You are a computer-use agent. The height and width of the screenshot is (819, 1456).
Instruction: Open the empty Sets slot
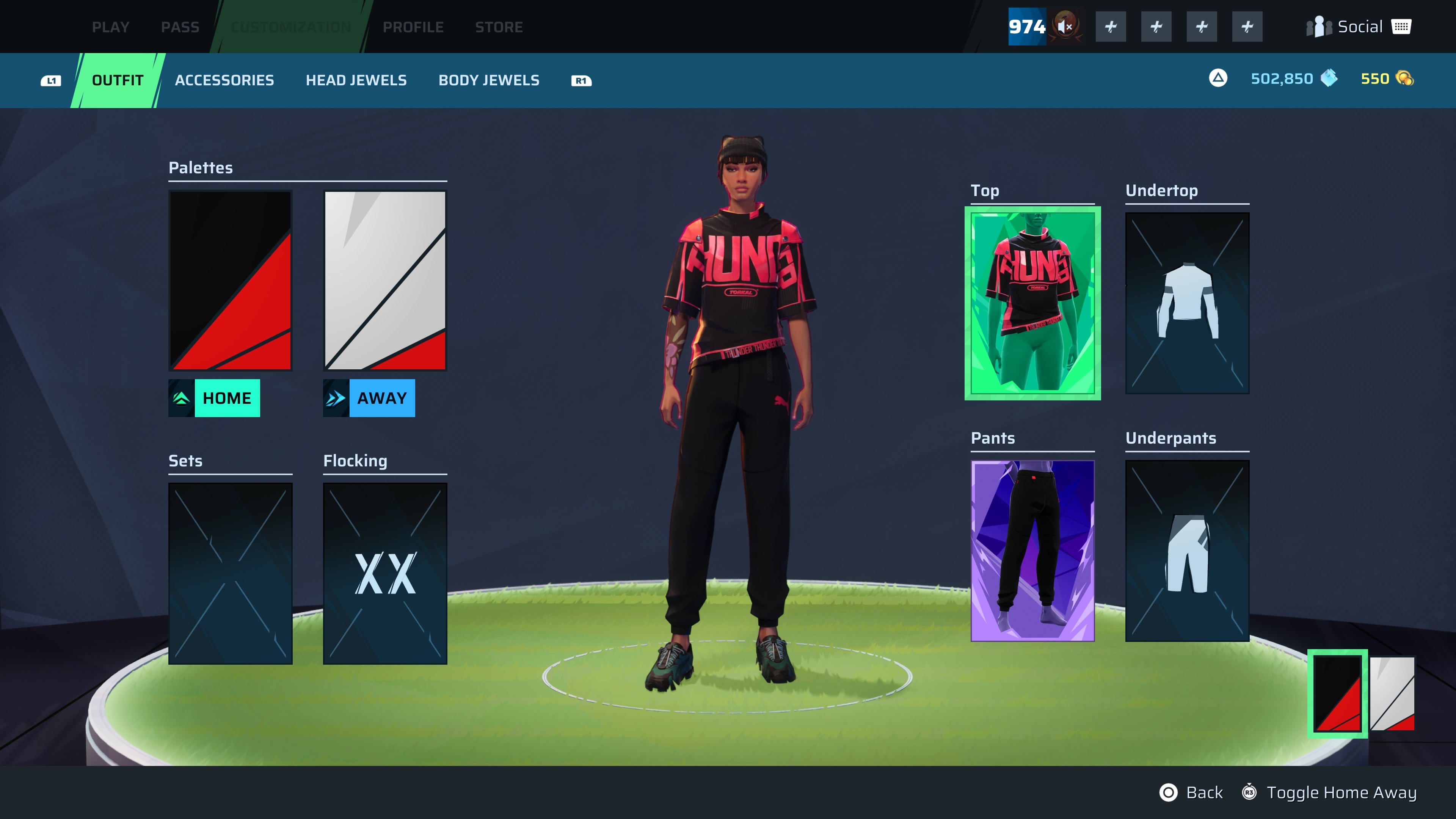(230, 573)
